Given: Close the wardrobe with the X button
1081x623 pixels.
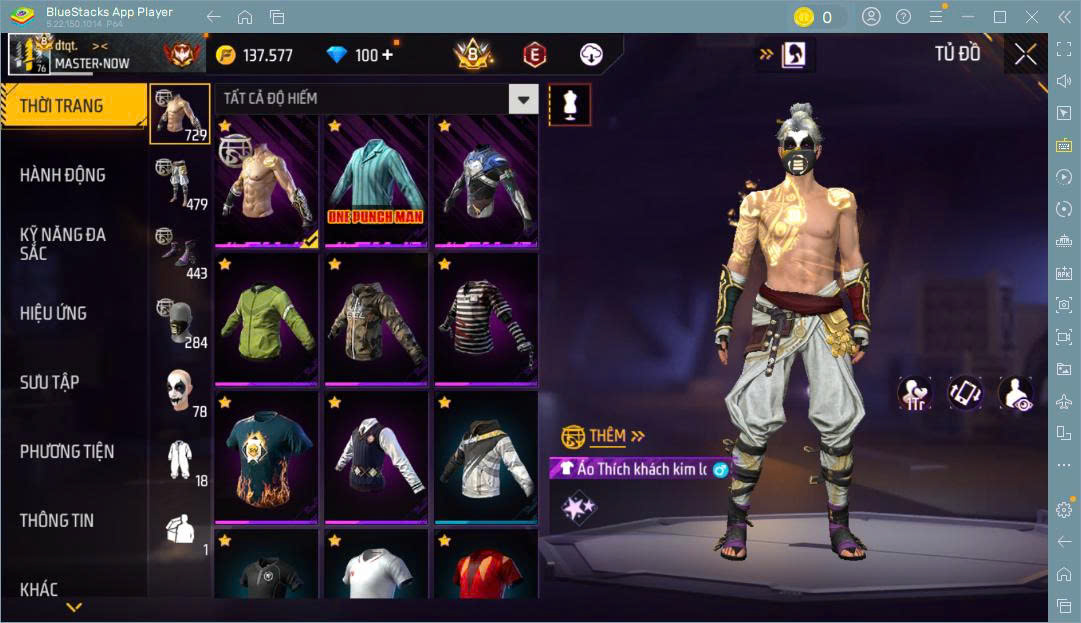Looking at the screenshot, I should point(1025,54).
